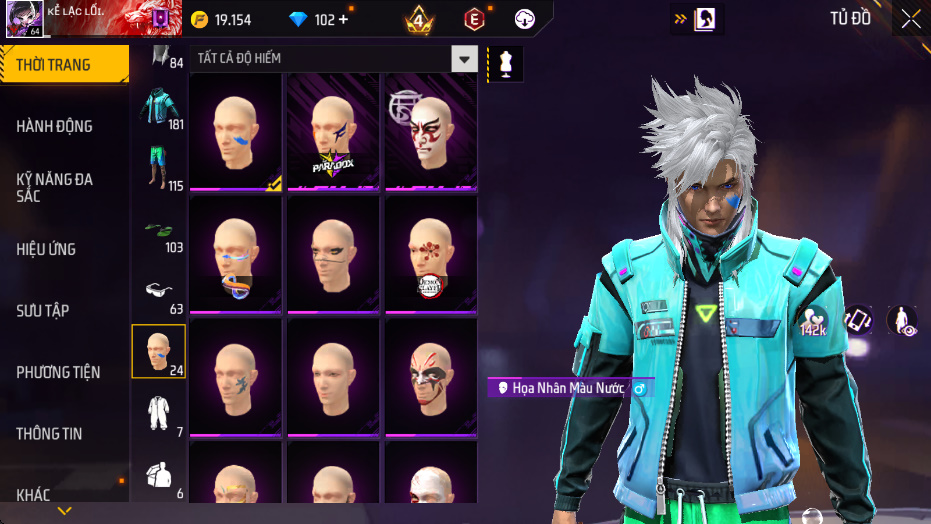This screenshot has width=931, height=524.
Task: Close the wardrobe with the X button
Action: tap(911, 19)
